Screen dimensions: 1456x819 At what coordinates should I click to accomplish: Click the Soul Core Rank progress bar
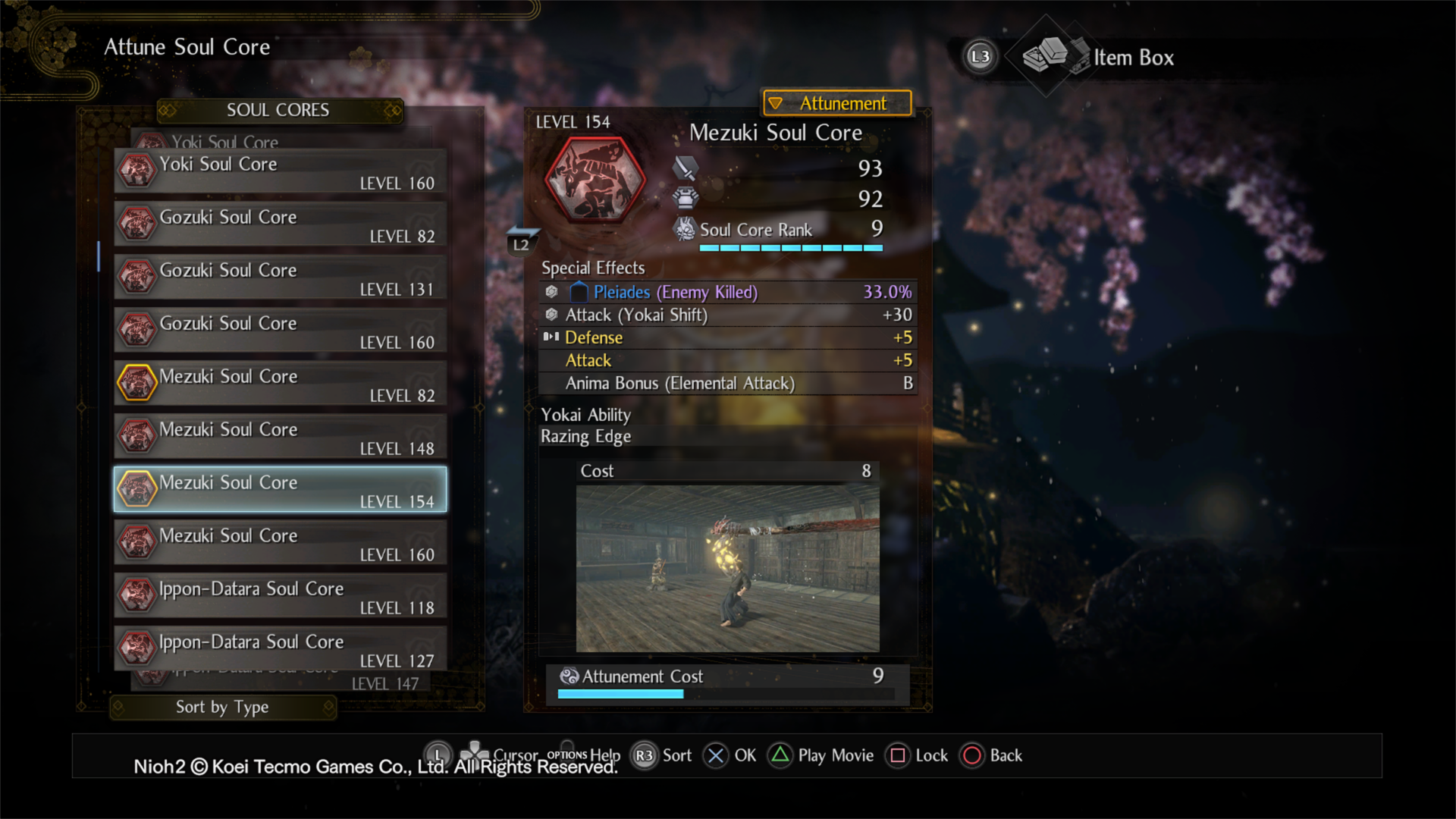click(x=791, y=247)
